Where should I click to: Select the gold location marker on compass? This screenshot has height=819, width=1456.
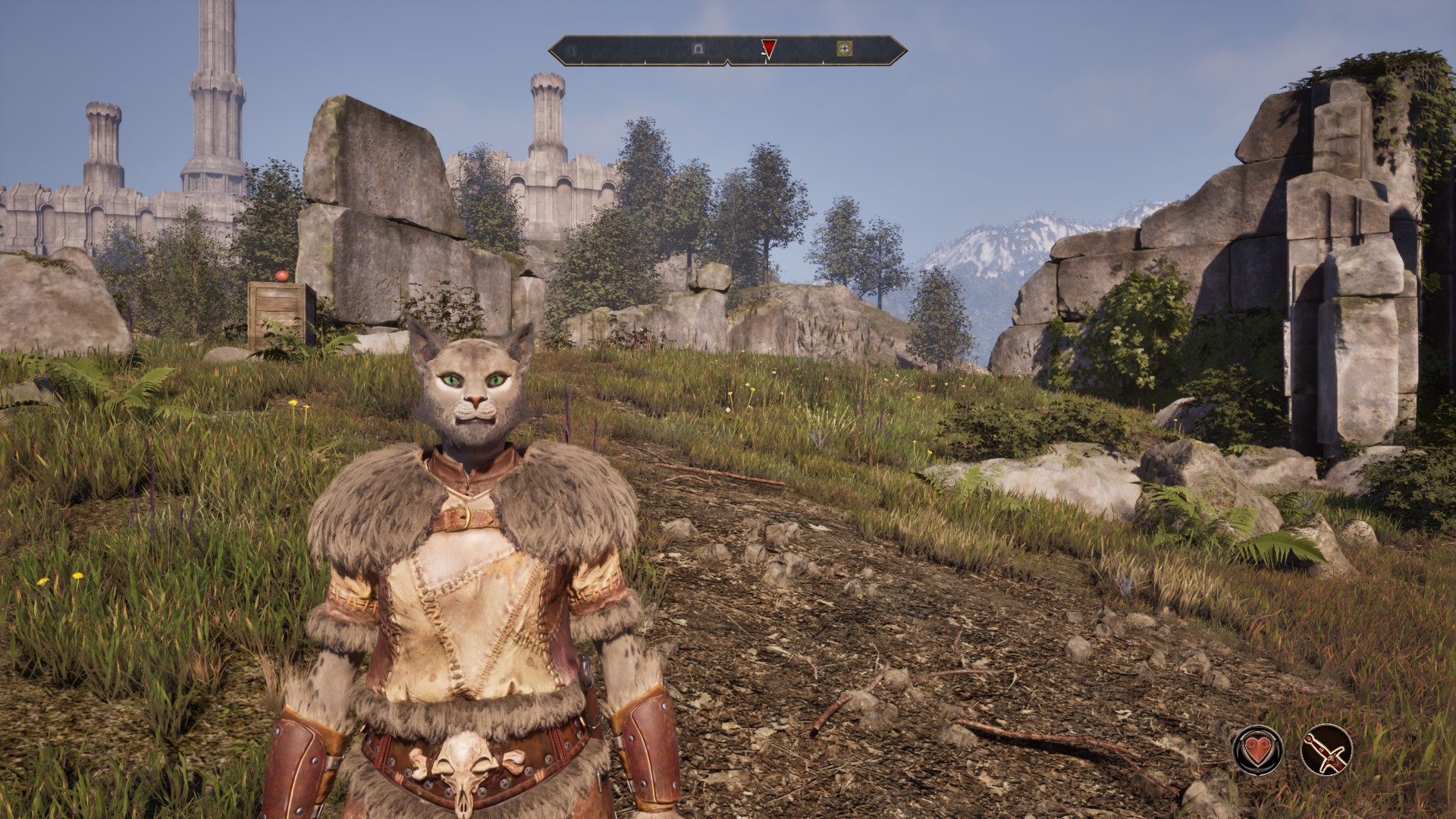pyautogui.click(x=843, y=49)
